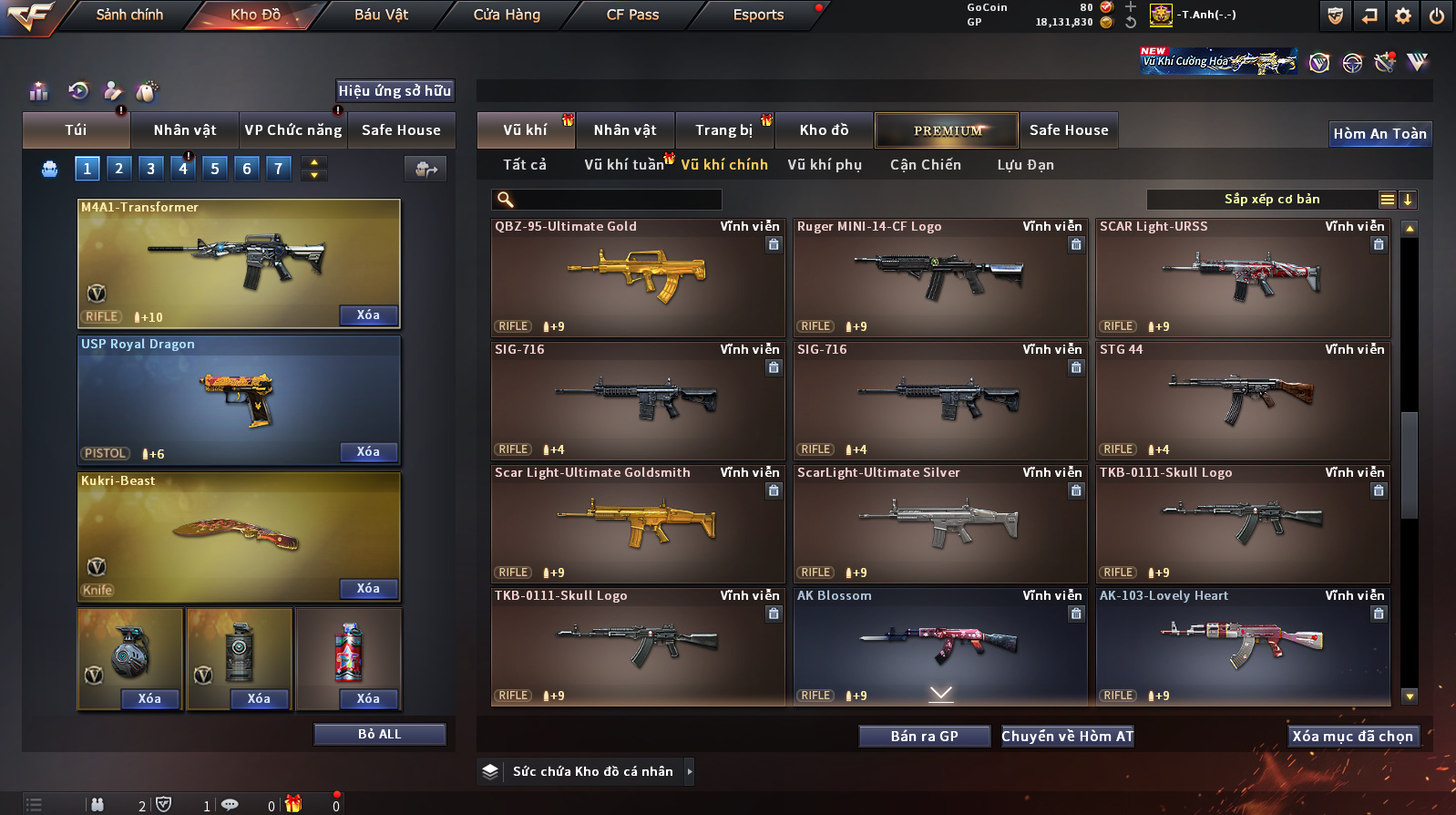Screen dimensions: 1456x815
Task: Open the Hòm An Toàn safe
Action: (1379, 134)
